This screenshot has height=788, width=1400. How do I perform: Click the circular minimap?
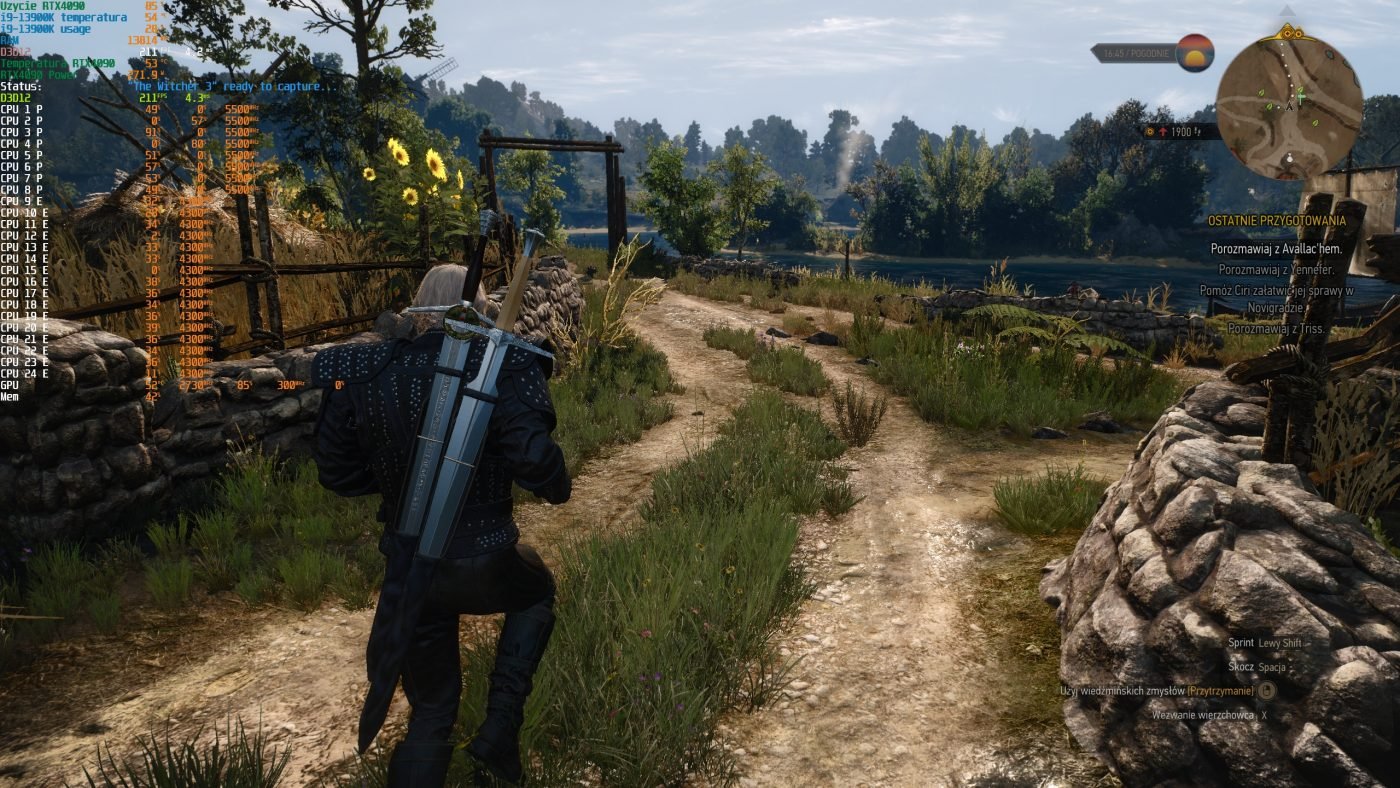pos(1289,106)
